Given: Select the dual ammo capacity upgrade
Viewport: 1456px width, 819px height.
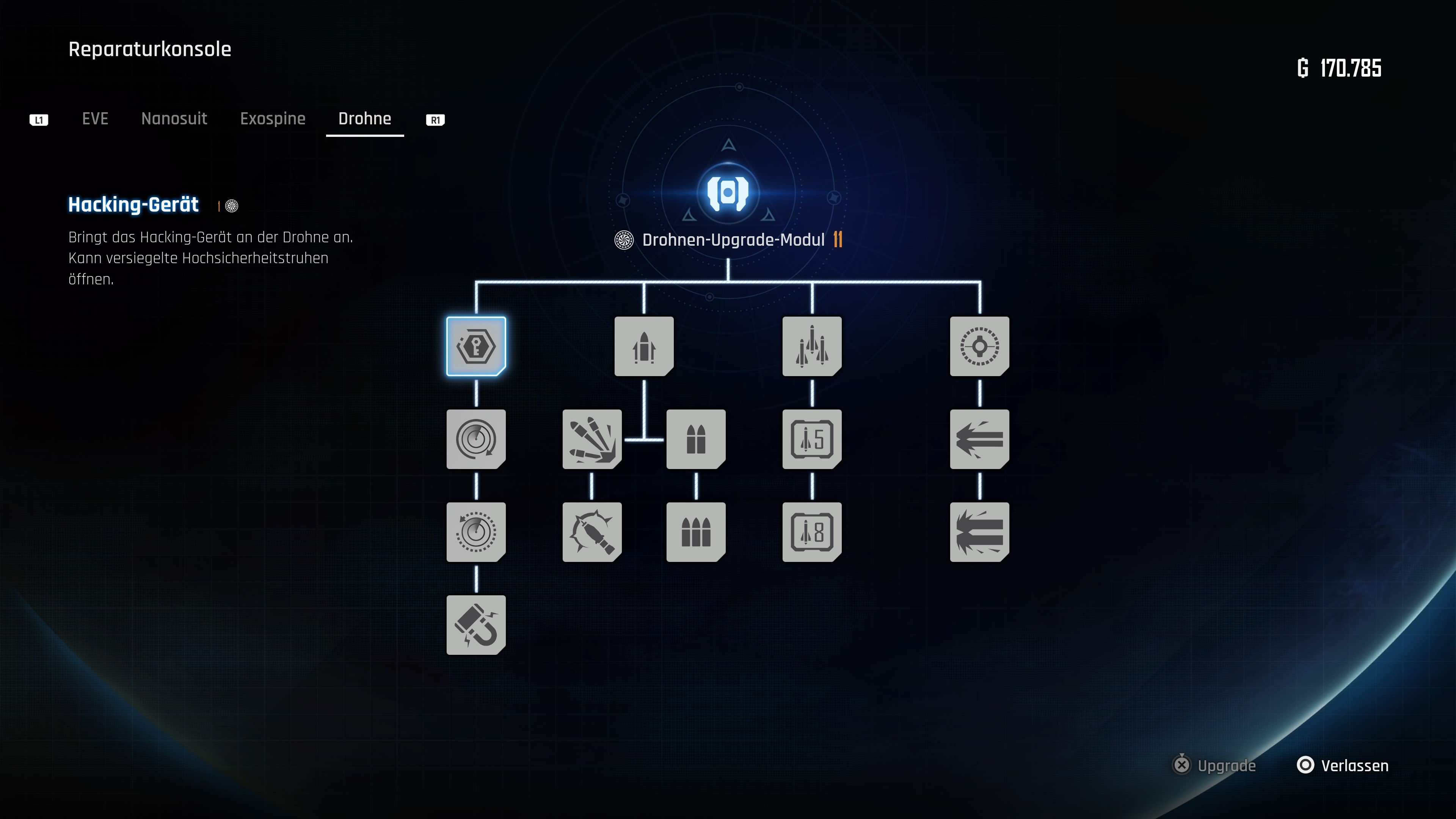Looking at the screenshot, I should tap(695, 439).
